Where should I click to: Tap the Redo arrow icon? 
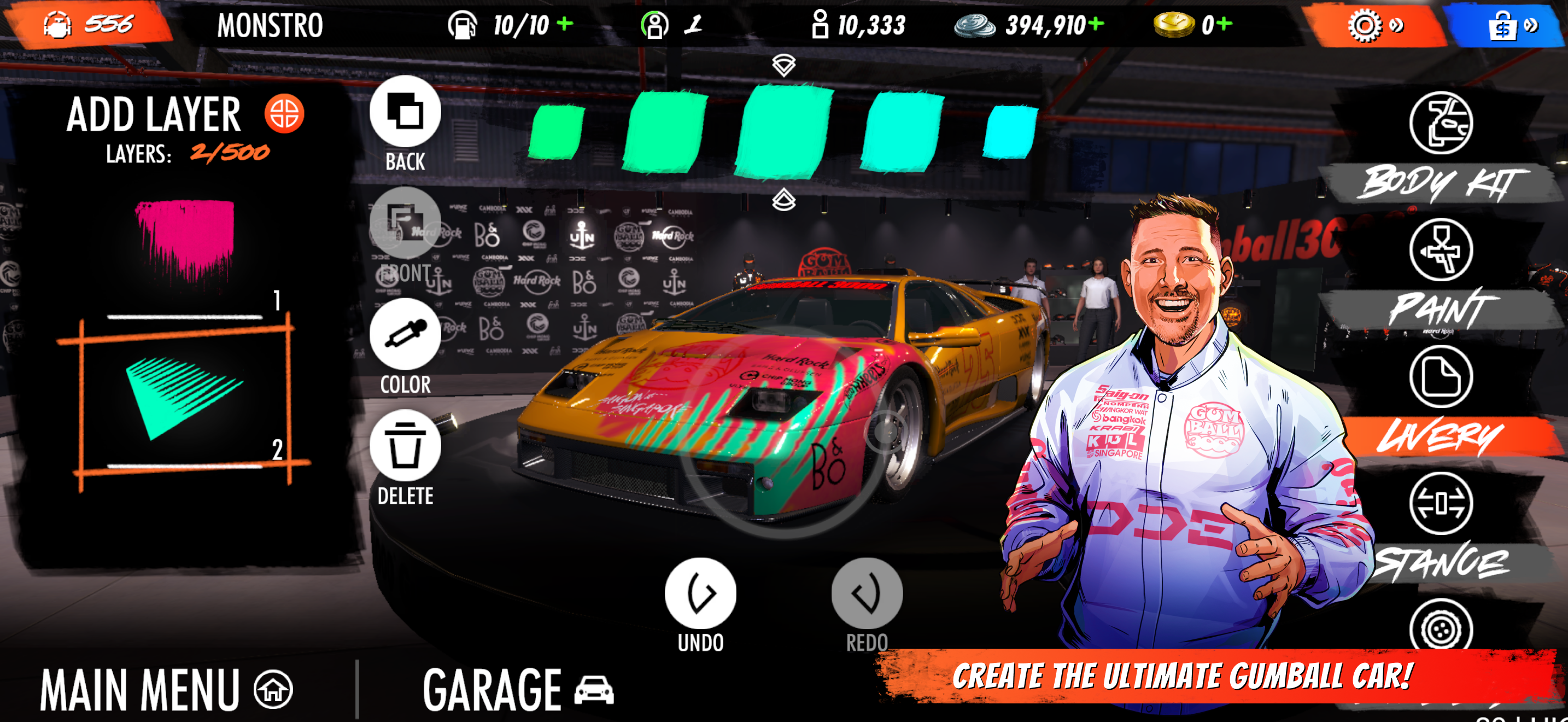point(868,591)
